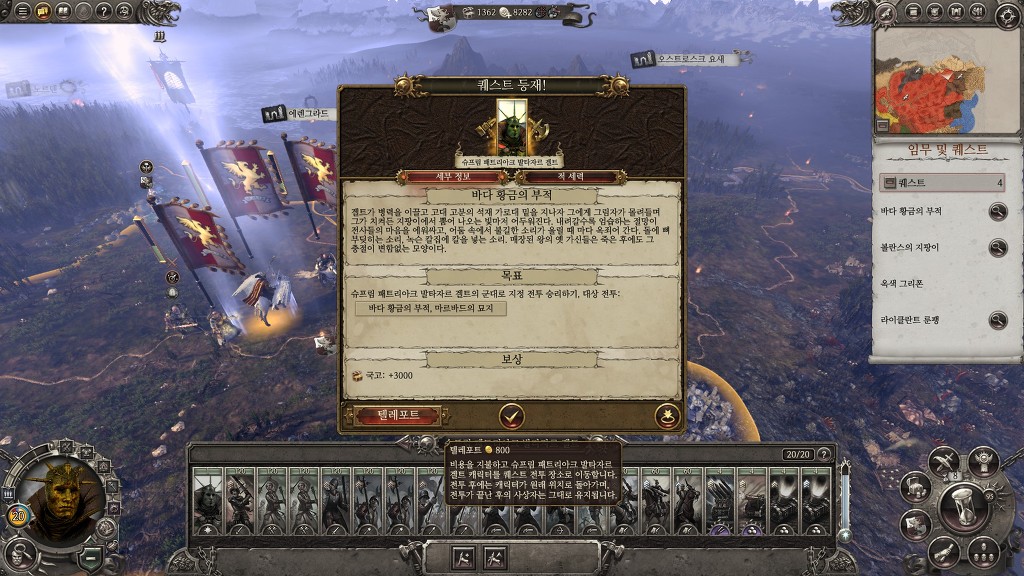Zoom to the 바다 황금의 부적 quest location
Screen dimensions: 1024x576
(x=997, y=212)
